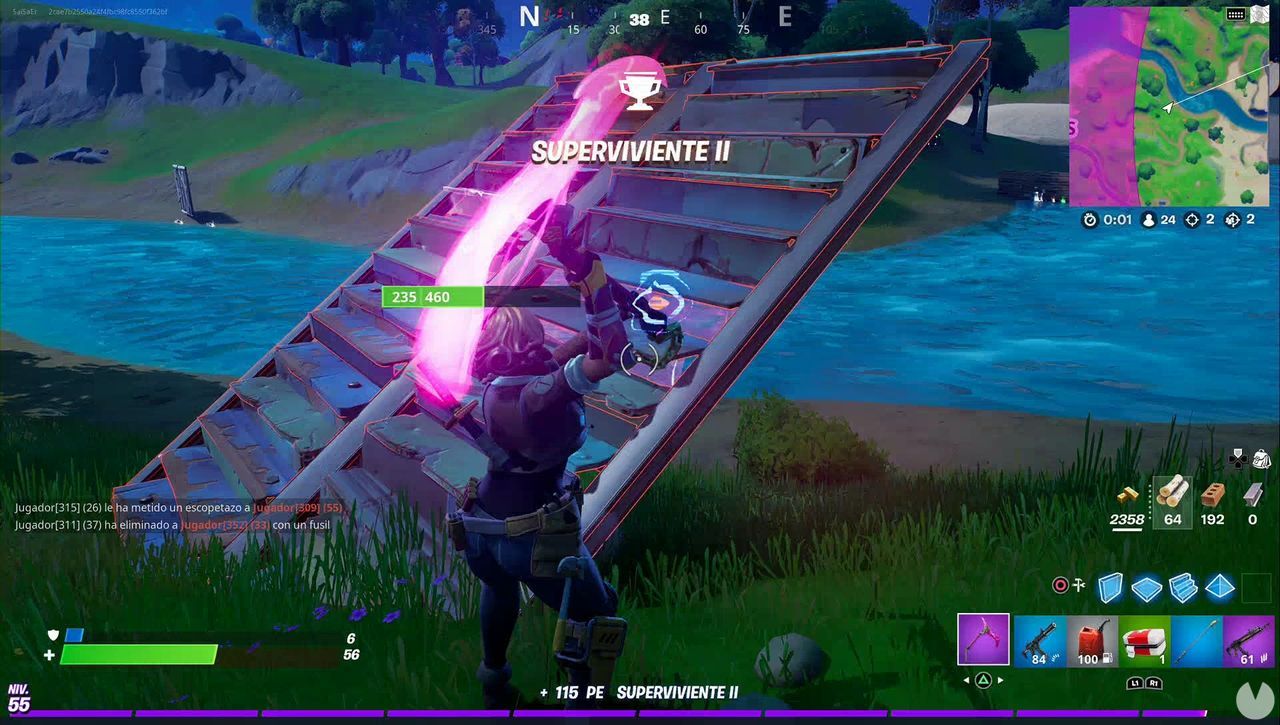Expand inventory right with the right arrow

pos(1000,681)
